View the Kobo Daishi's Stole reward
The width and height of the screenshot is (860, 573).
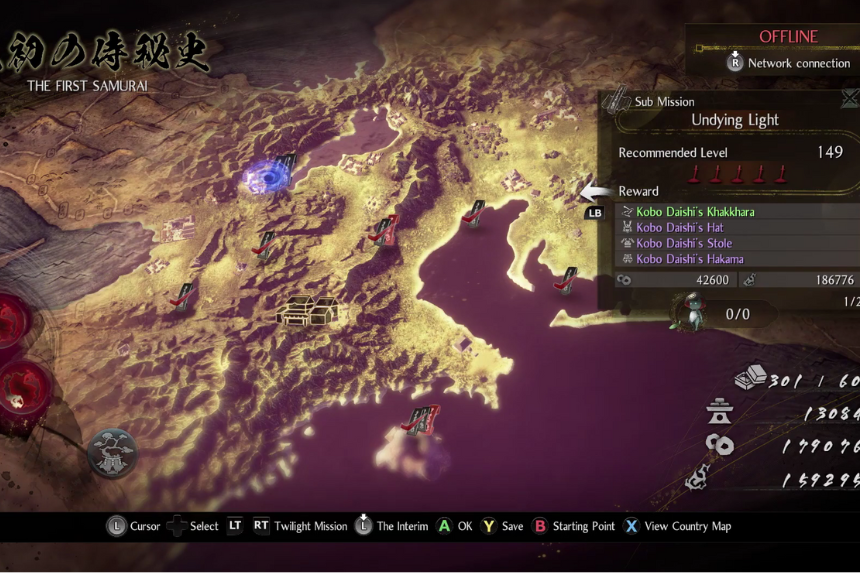(x=684, y=243)
